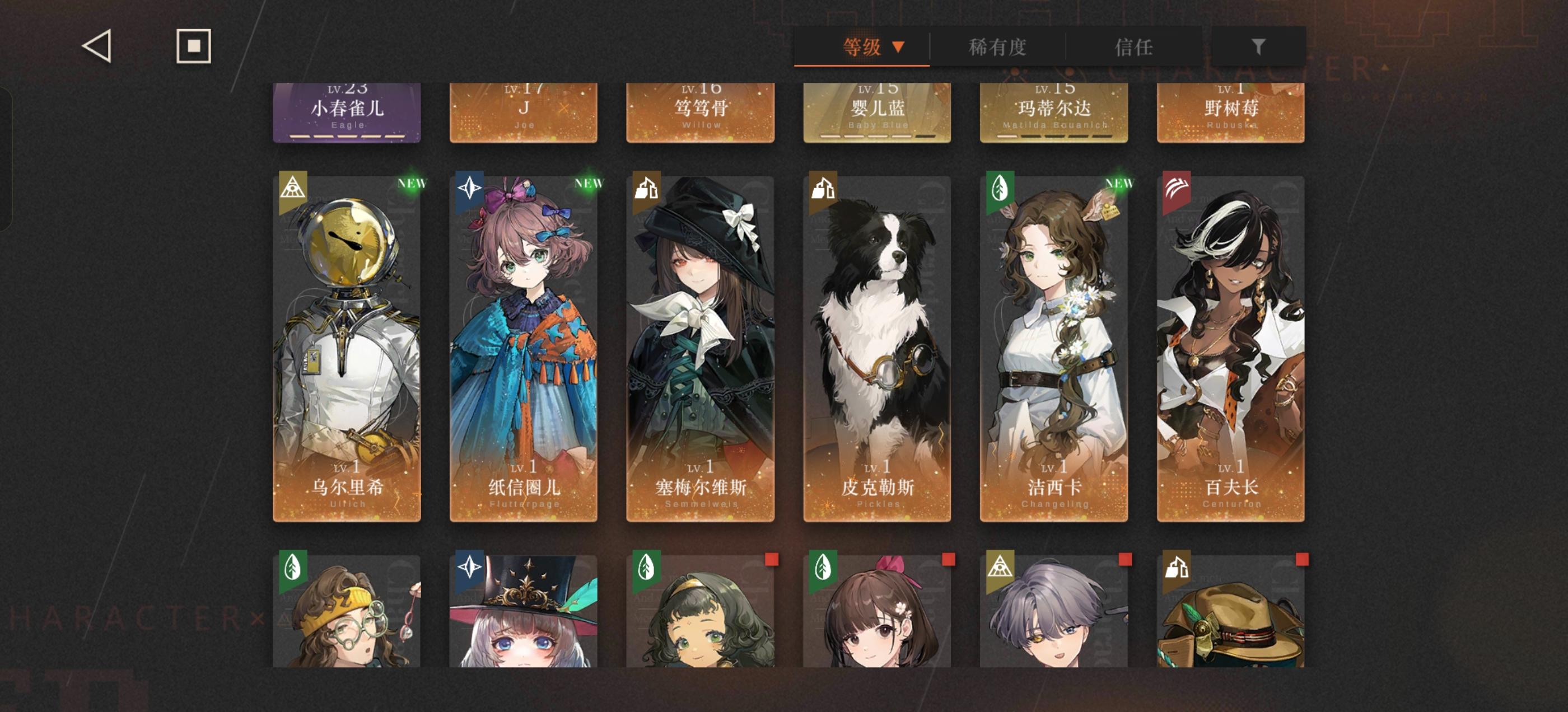Click the NEW badge on 纸信圈儿's card
Image resolution: width=1568 pixels, height=712 pixels.
588,182
